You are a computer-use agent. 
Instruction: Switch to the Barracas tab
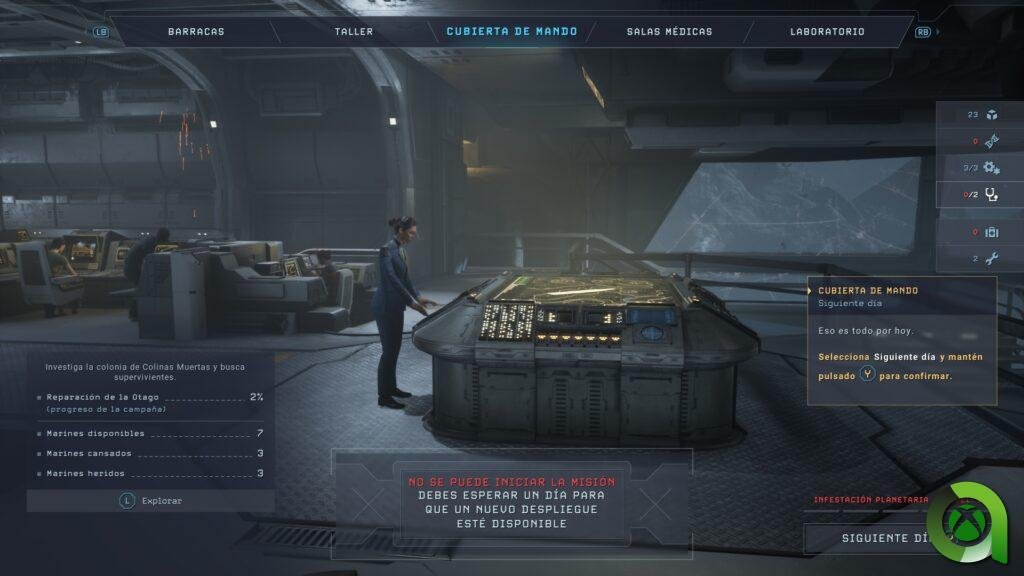tap(196, 31)
